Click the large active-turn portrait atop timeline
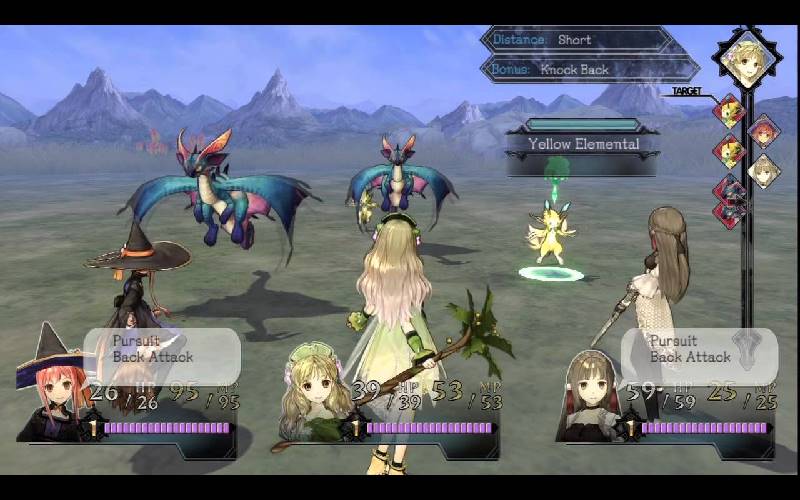Viewport: 800px width, 500px height. (748, 59)
